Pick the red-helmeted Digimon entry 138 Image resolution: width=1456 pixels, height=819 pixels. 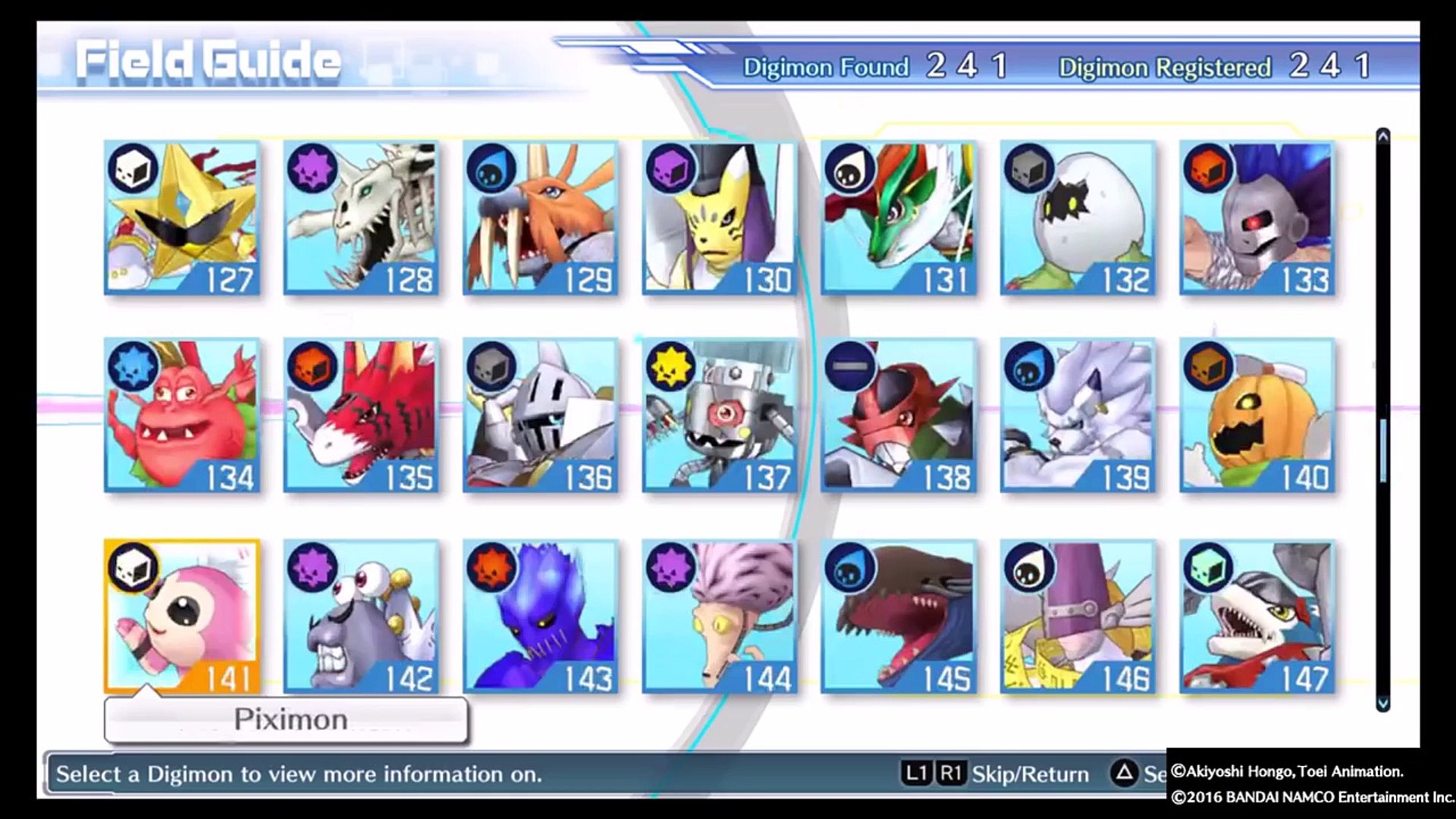click(x=899, y=415)
